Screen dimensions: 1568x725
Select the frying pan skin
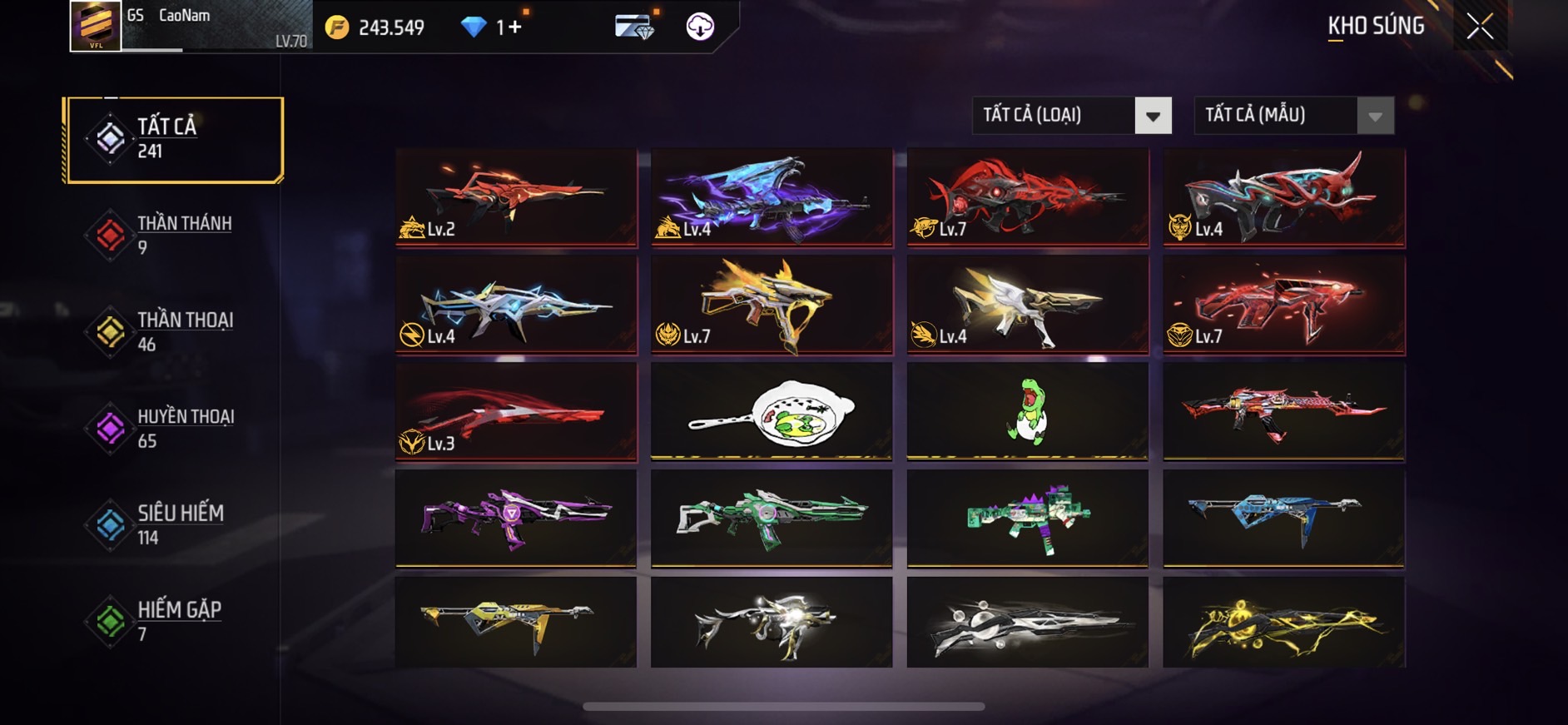click(x=772, y=411)
